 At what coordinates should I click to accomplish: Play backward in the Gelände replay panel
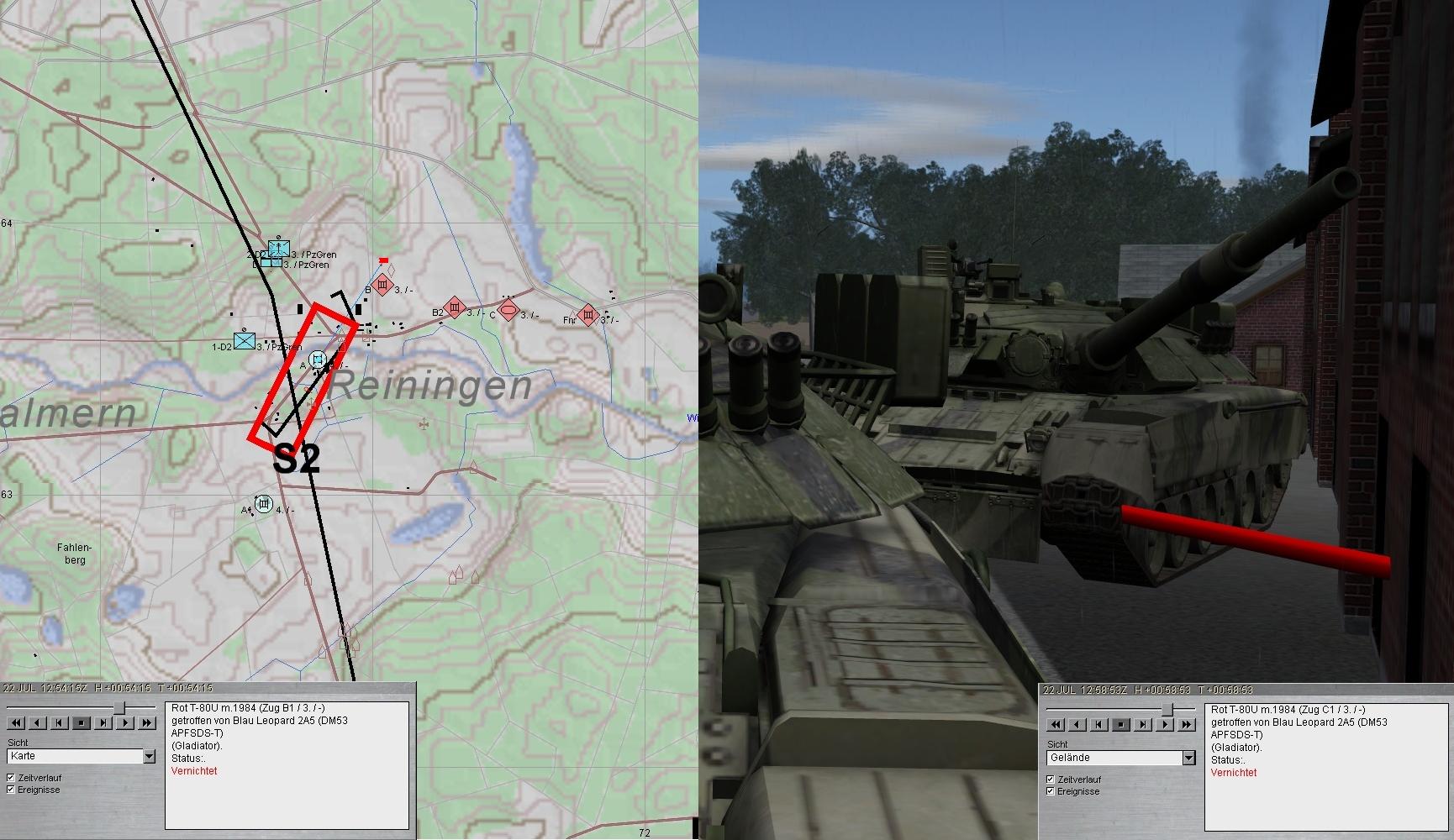(x=1077, y=724)
